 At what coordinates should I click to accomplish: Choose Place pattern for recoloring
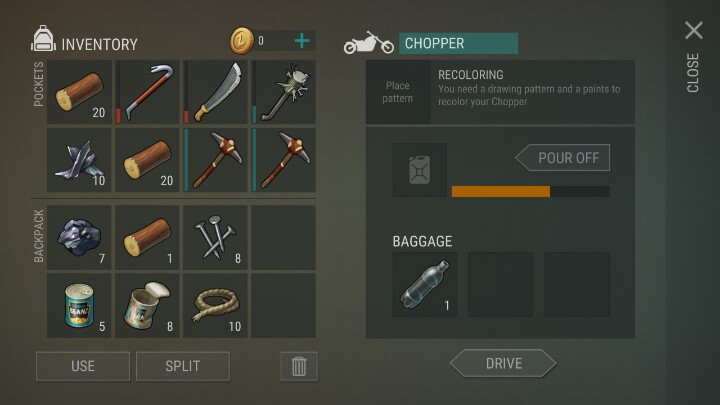[x=398, y=92]
